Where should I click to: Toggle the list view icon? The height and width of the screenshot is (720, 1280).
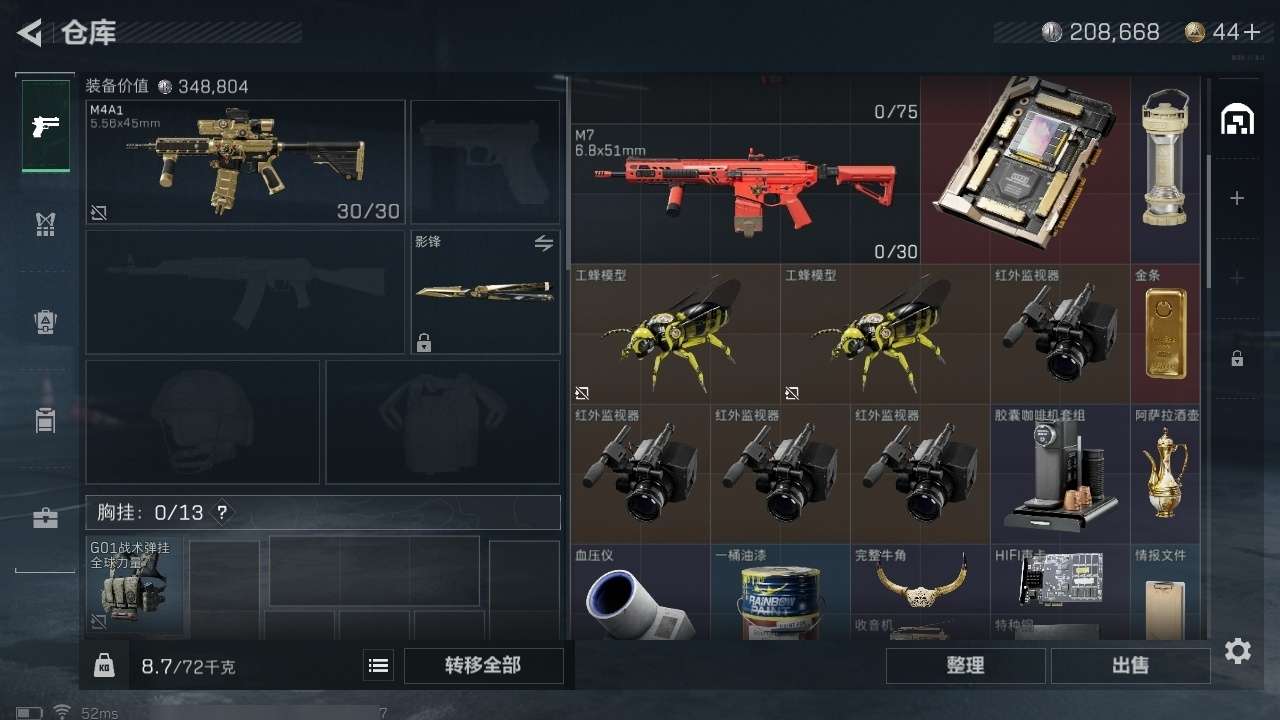pyautogui.click(x=378, y=665)
